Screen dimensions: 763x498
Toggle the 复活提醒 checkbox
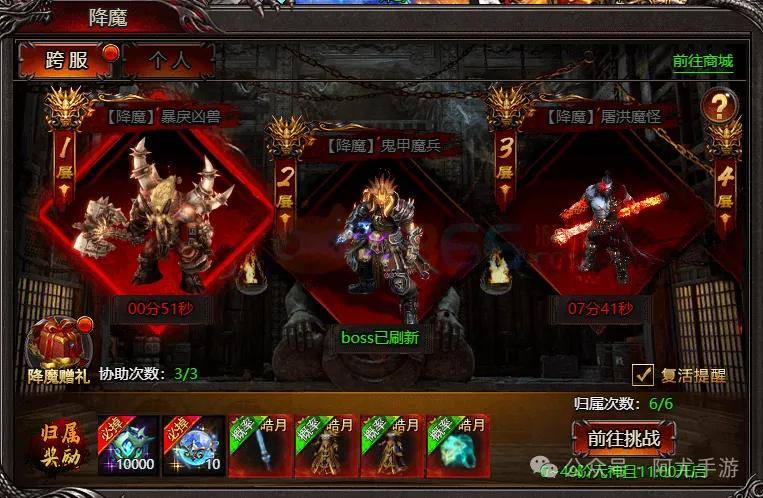click(x=644, y=375)
